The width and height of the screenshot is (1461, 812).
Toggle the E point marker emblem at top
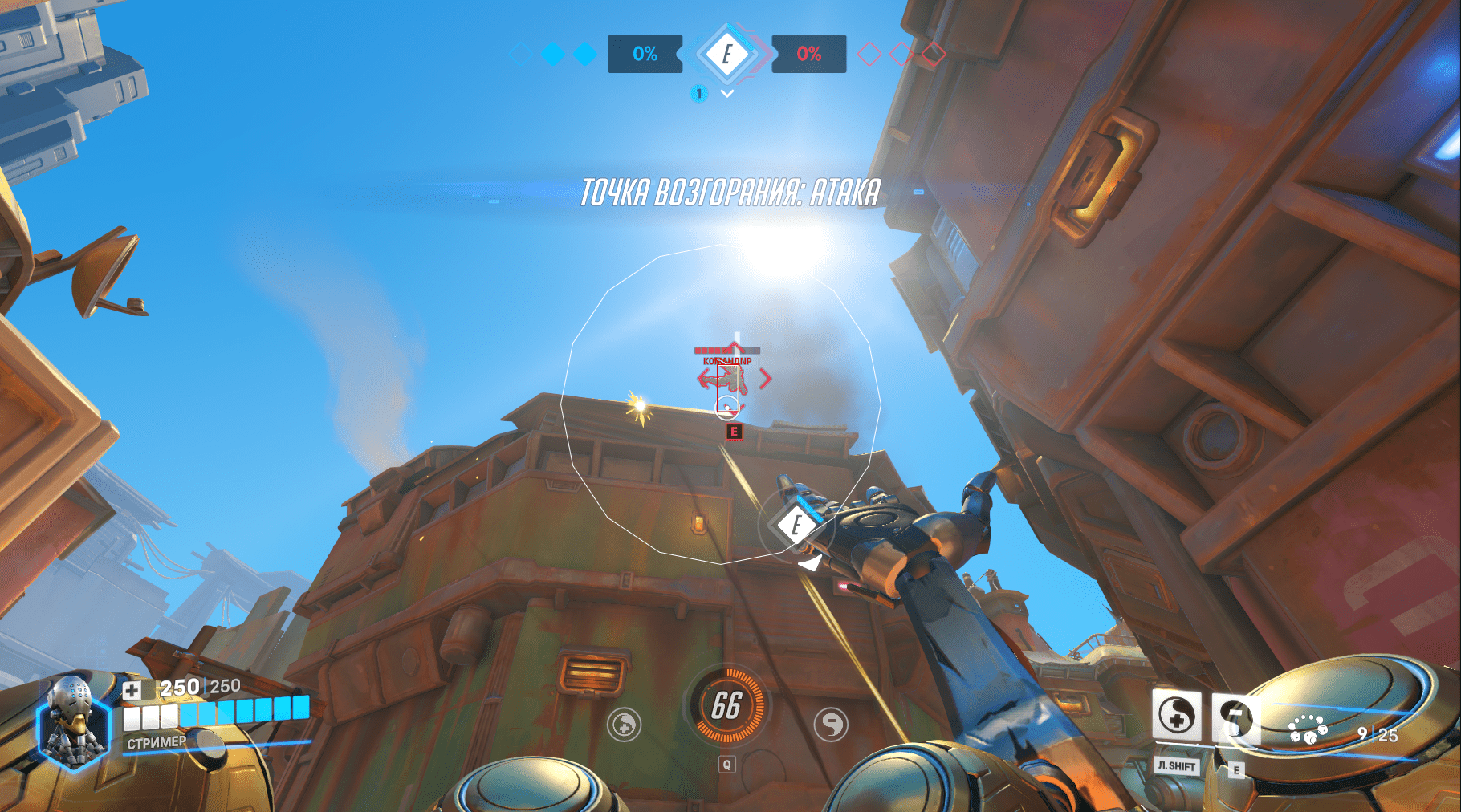pyautogui.click(x=727, y=55)
